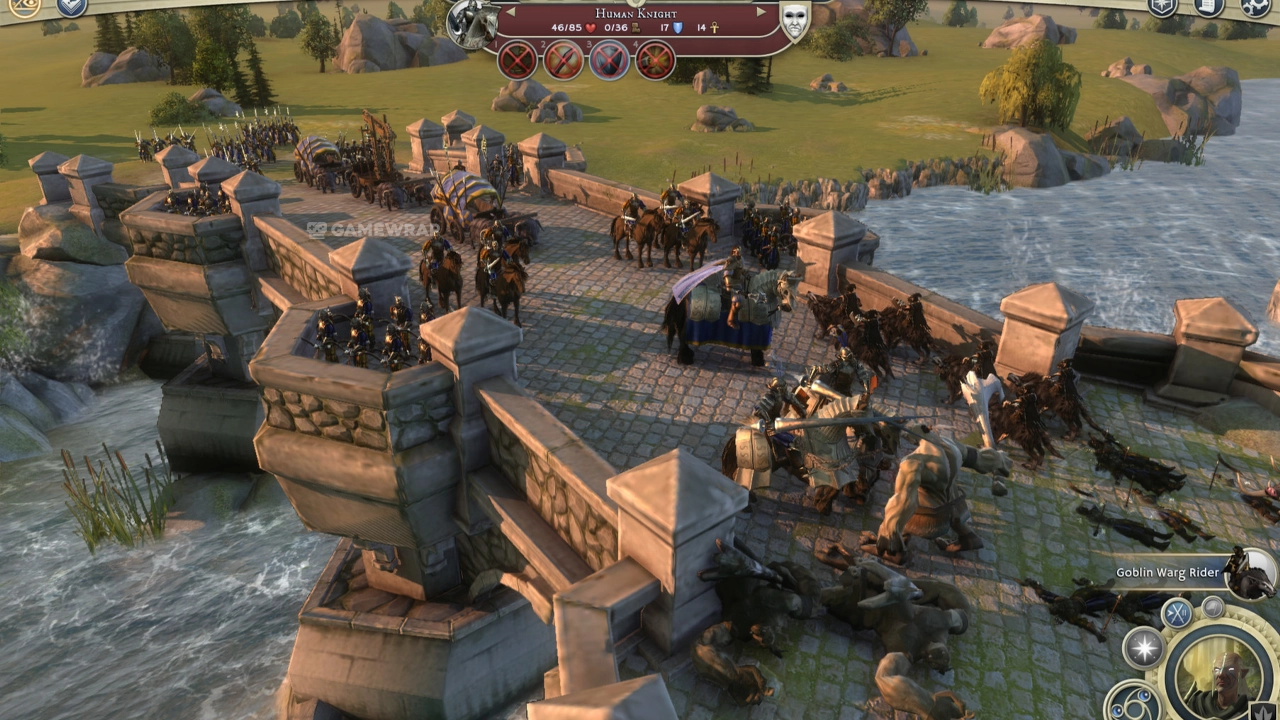Image resolution: width=1280 pixels, height=720 pixels.
Task: Click the round golden icon top left
Action: pos(24,7)
